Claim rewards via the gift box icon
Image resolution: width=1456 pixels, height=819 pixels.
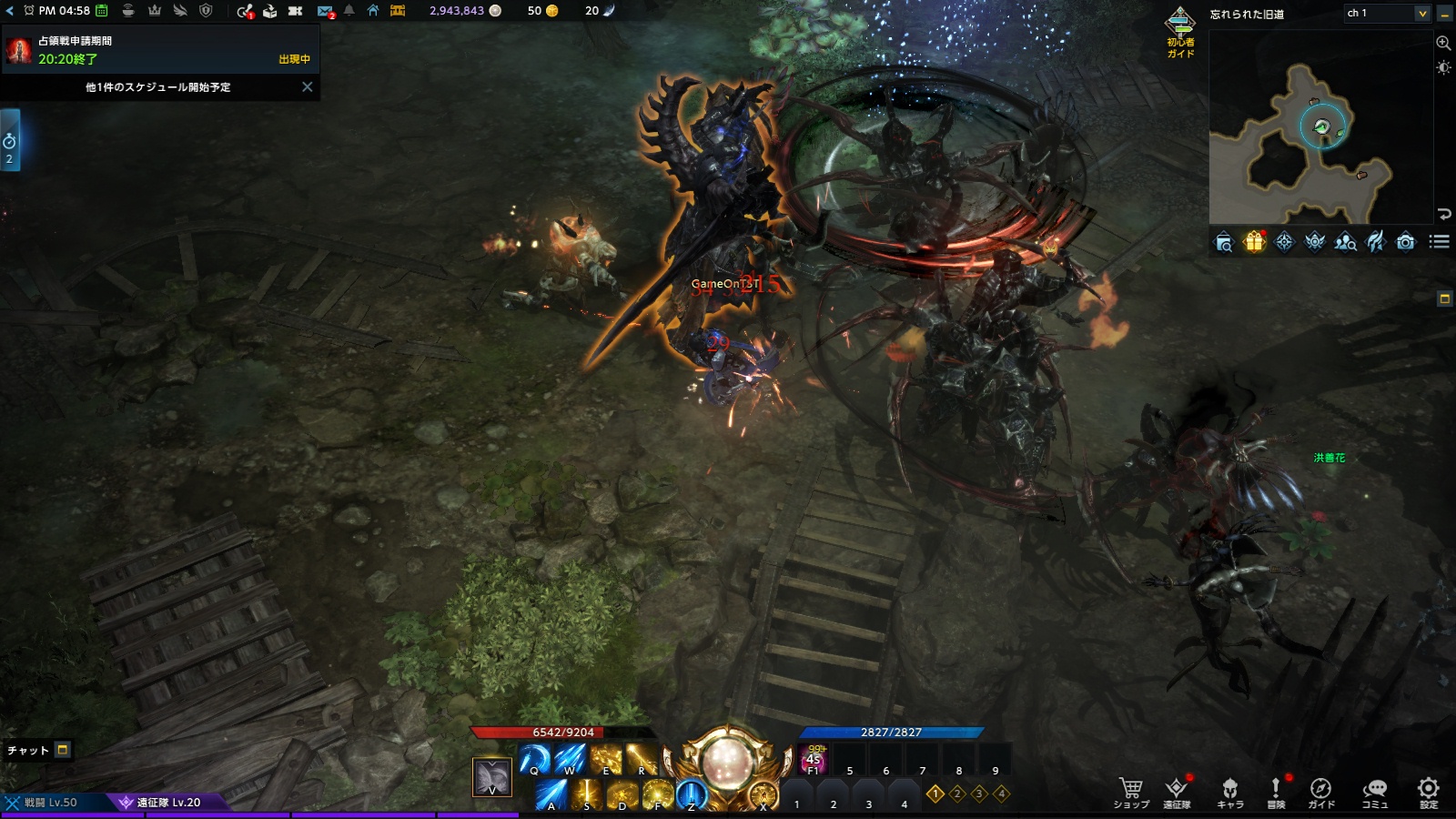tap(1254, 241)
